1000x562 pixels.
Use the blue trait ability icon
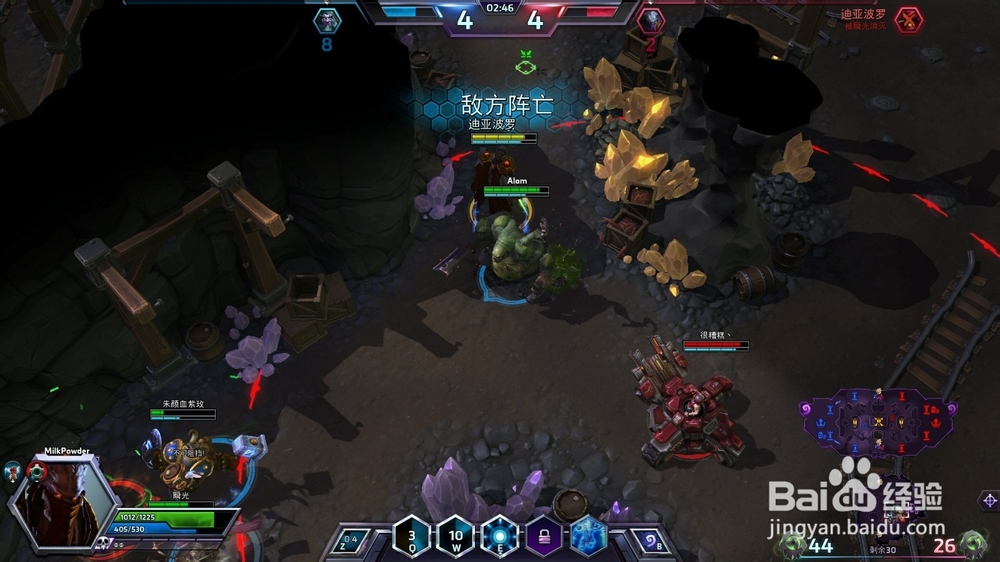[x=587, y=536]
